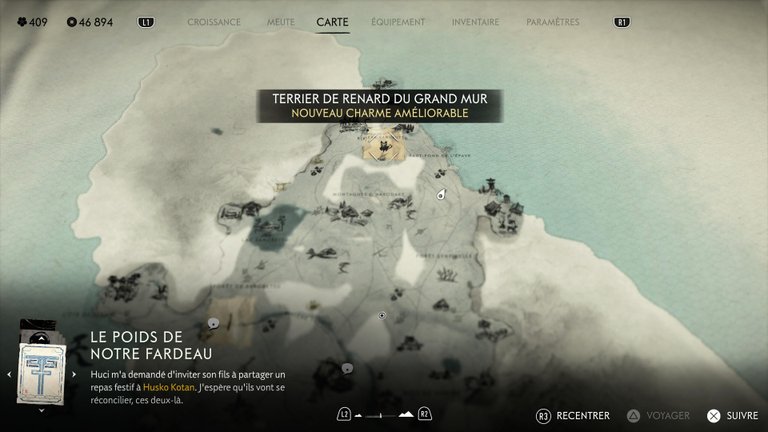
Task: Select the small circular target marker on map
Action: click(x=381, y=315)
